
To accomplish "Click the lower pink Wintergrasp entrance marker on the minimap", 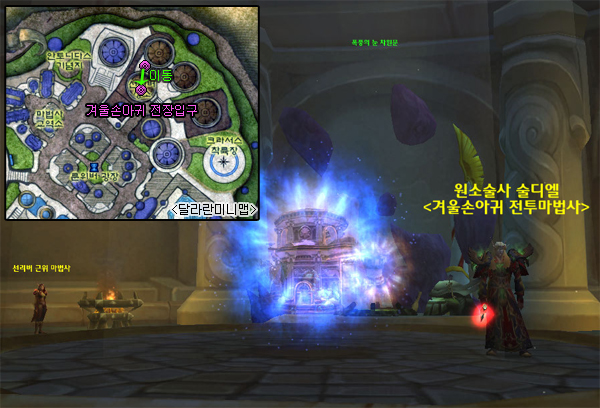I will click(x=142, y=91).
